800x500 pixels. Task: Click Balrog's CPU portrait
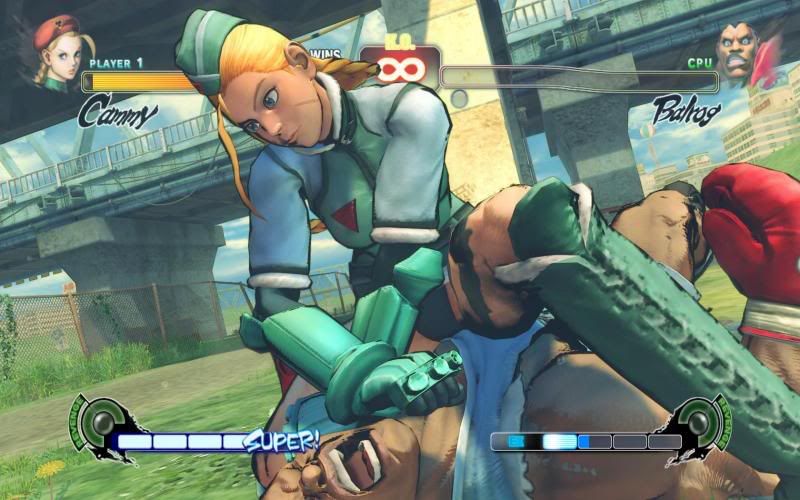pyautogui.click(x=742, y=52)
